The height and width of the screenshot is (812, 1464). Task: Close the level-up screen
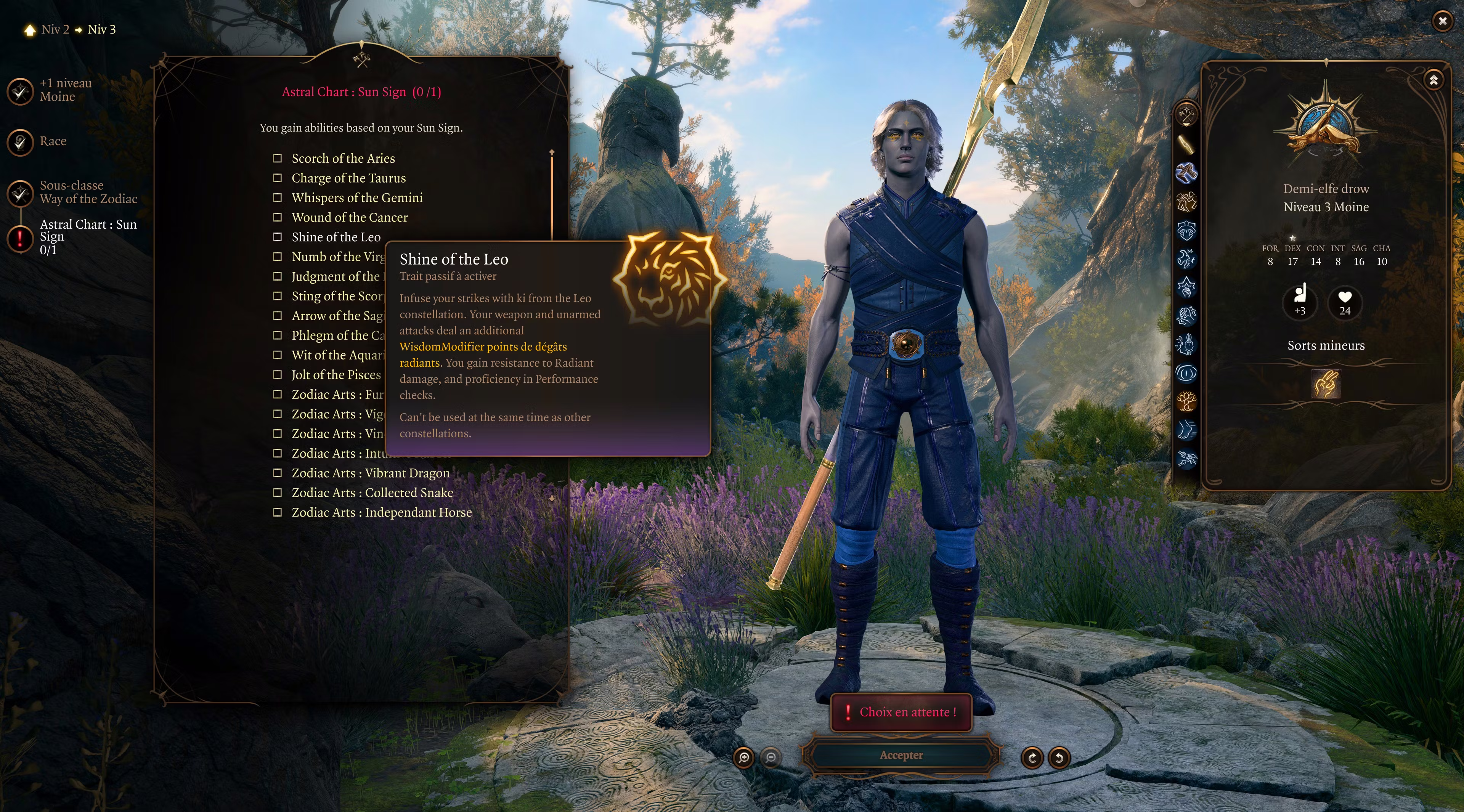tap(1442, 22)
